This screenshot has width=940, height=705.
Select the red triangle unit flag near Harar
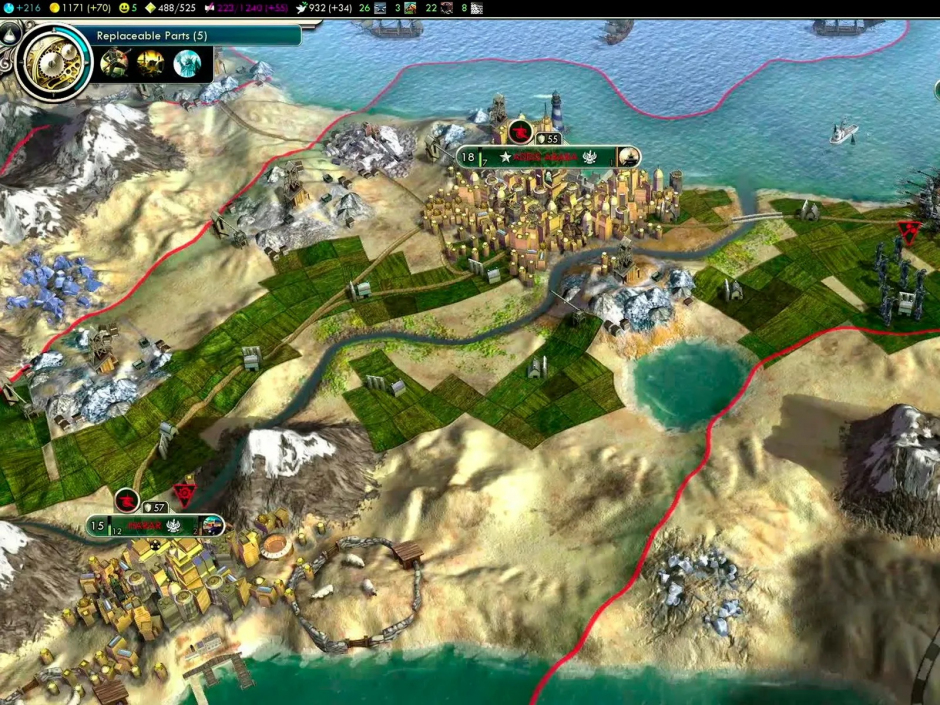coord(185,492)
